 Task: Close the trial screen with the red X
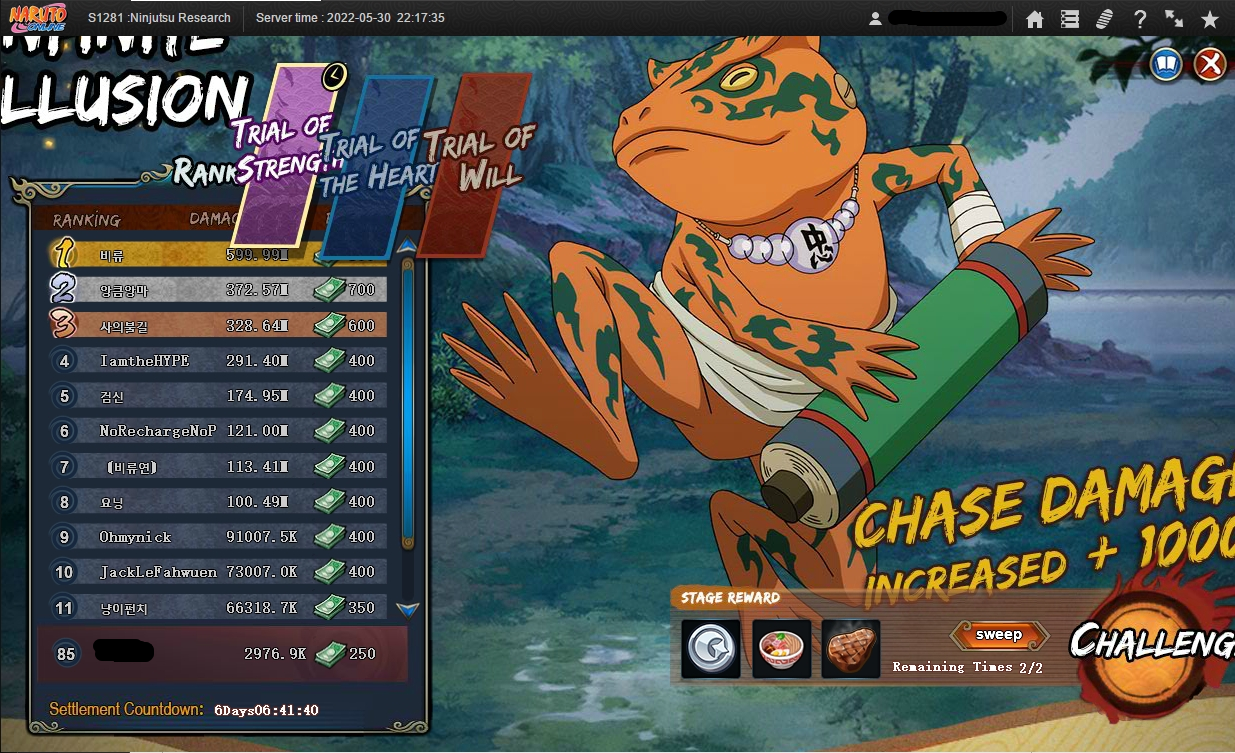(x=1210, y=65)
